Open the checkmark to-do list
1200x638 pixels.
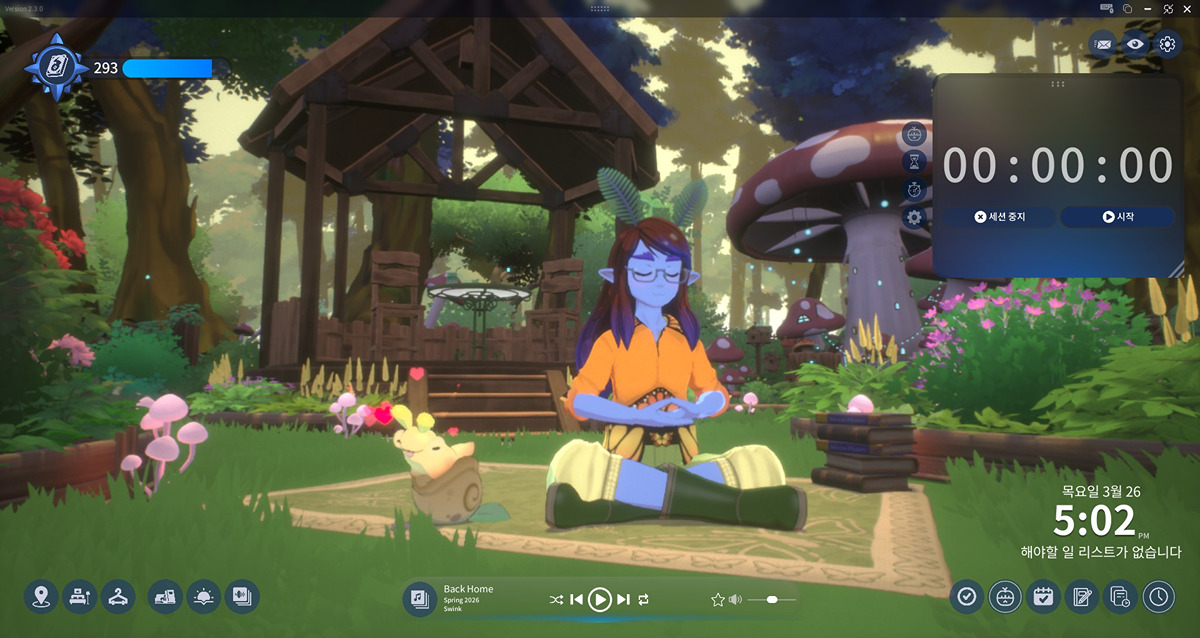click(x=966, y=597)
